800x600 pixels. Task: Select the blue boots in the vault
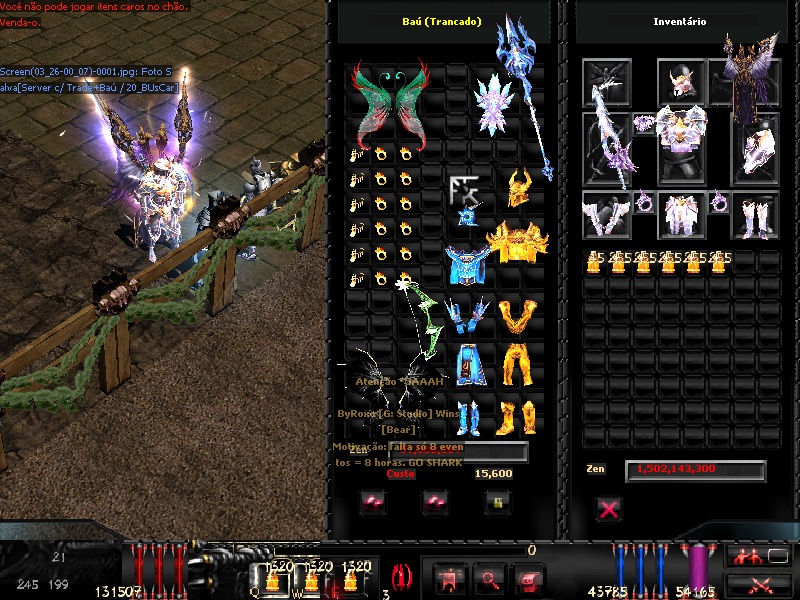(x=466, y=416)
